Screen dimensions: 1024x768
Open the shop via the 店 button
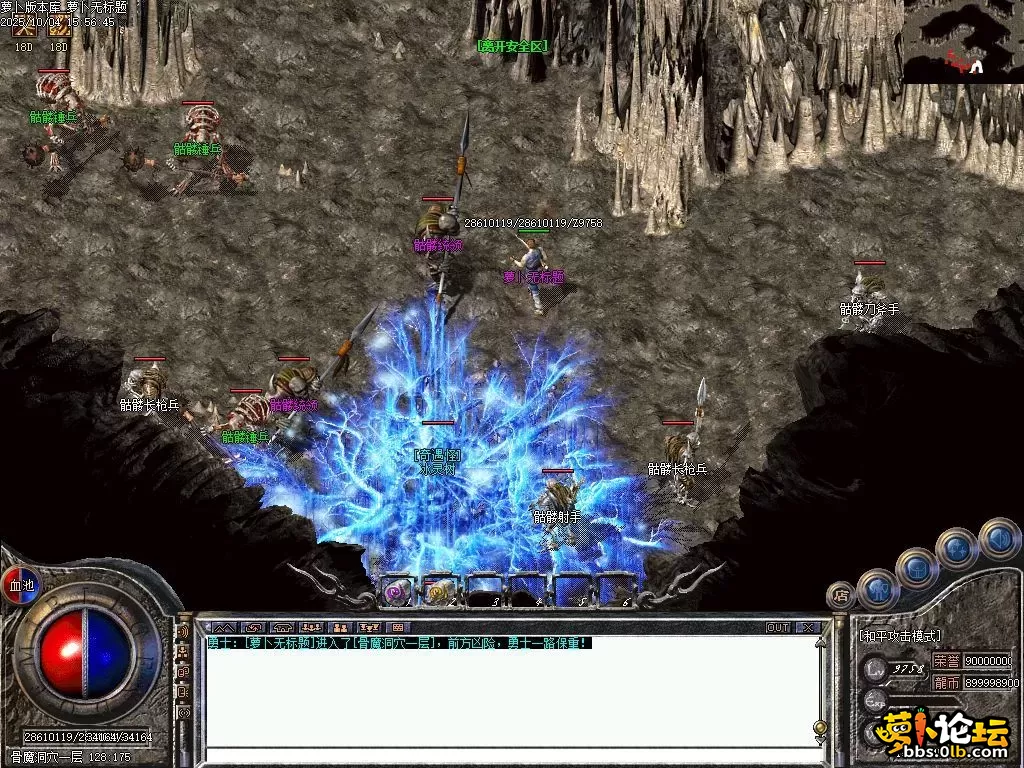click(x=840, y=594)
